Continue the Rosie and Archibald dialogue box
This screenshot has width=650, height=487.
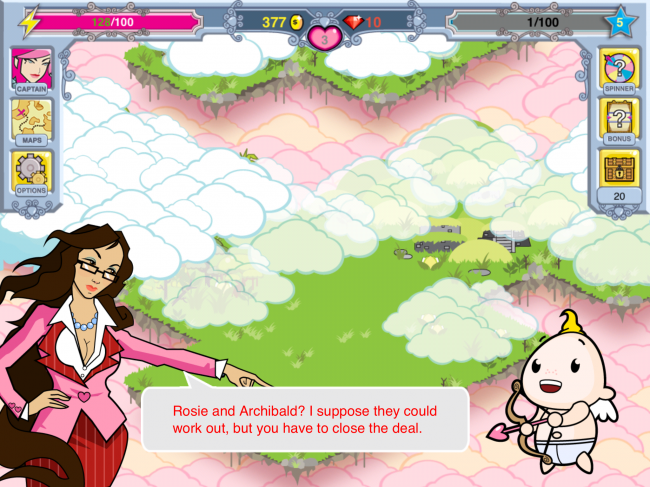(305, 419)
